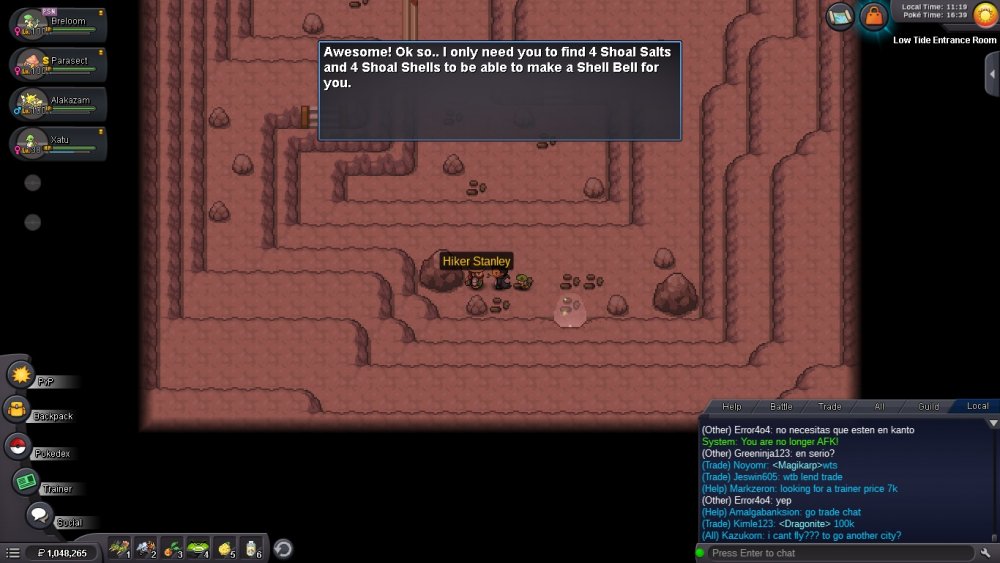
Task: Open the PvP menu
Action: tap(22, 376)
